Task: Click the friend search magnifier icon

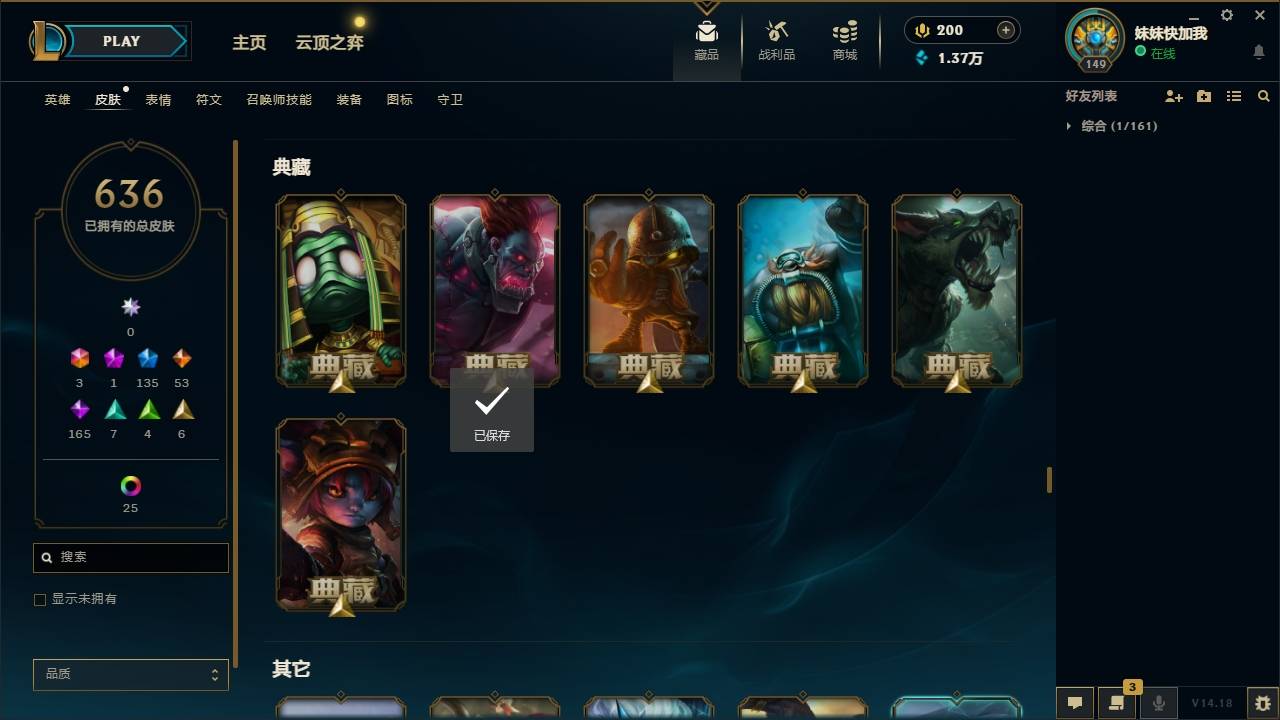Action: (1264, 95)
